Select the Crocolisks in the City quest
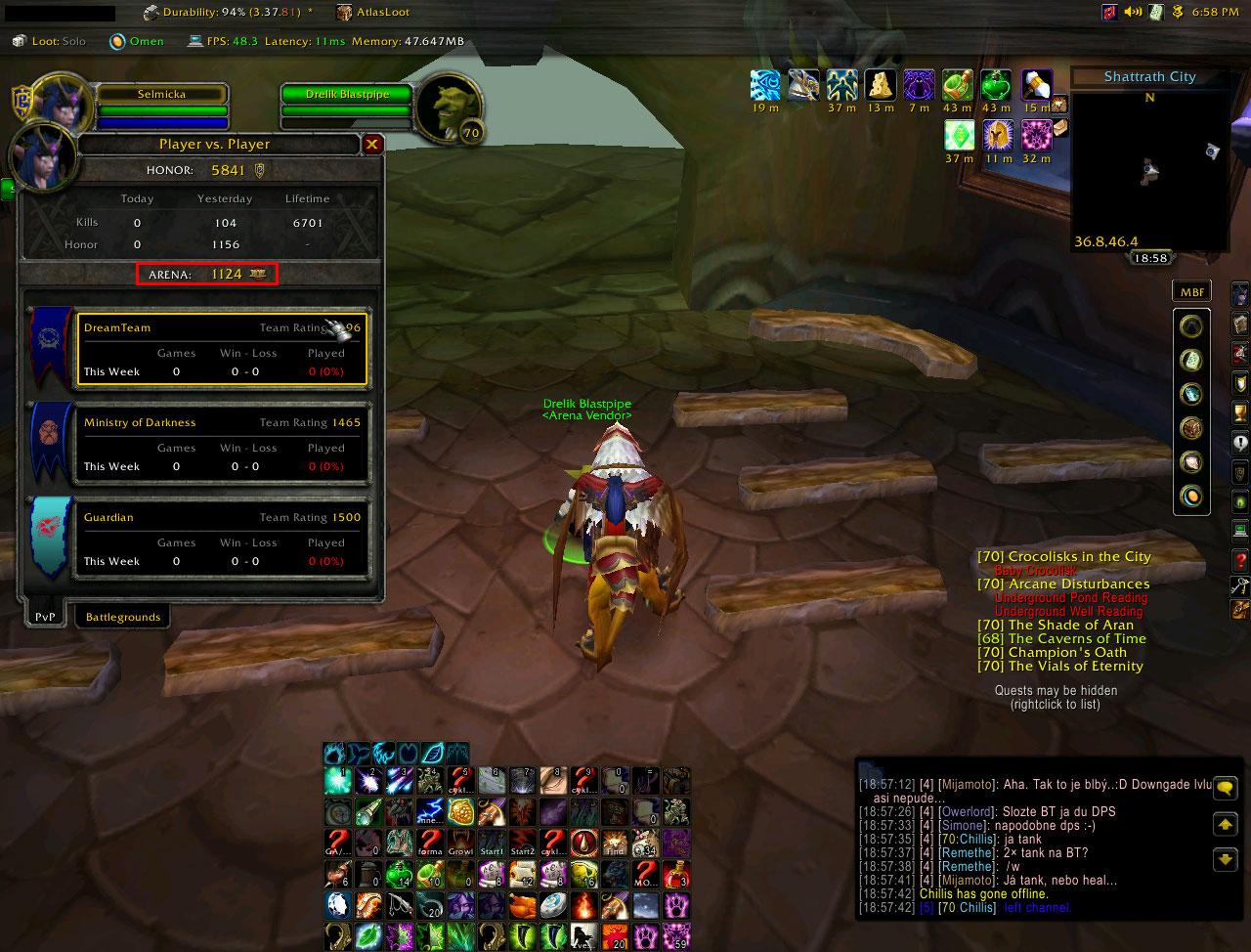 pos(1064,556)
